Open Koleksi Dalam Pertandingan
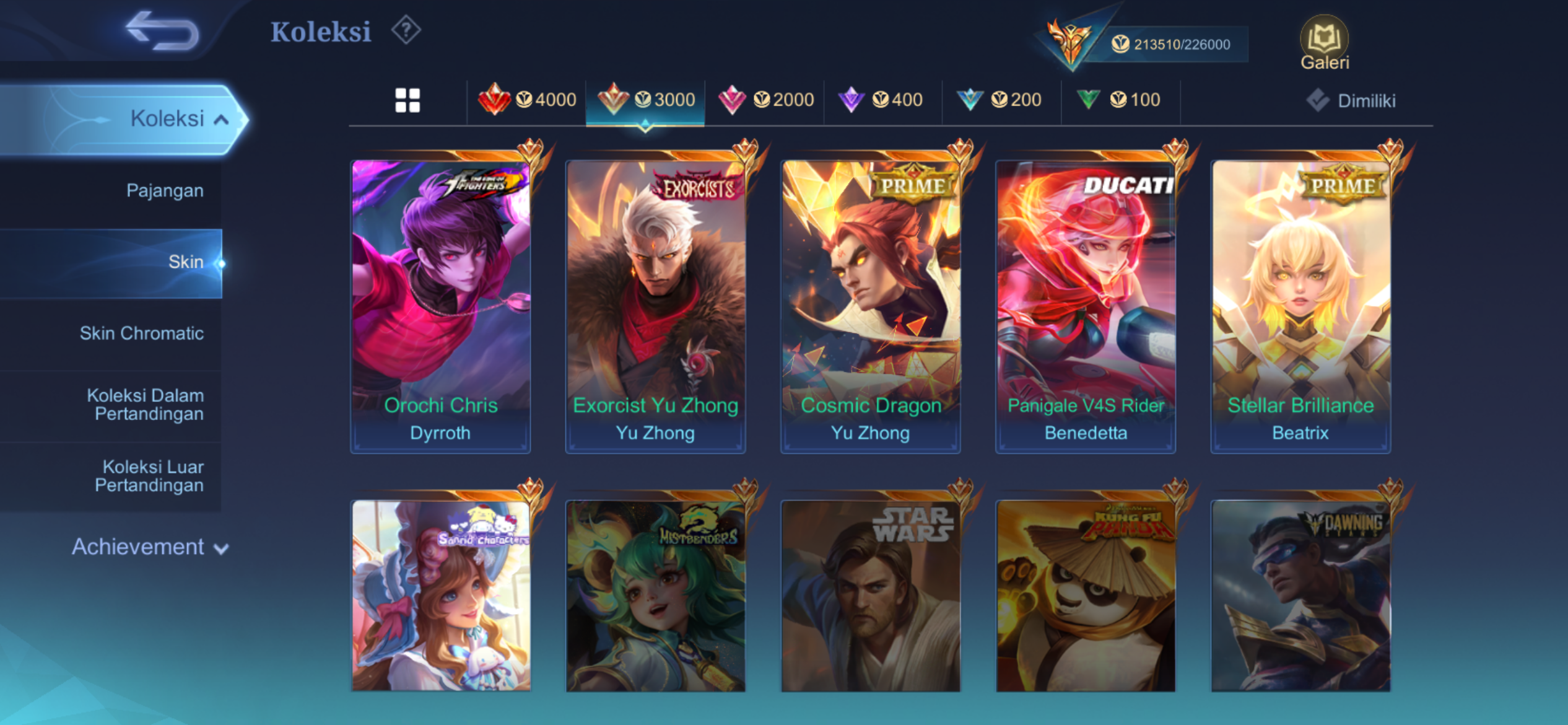Viewport: 1568px width, 725px height. pyautogui.click(x=146, y=405)
